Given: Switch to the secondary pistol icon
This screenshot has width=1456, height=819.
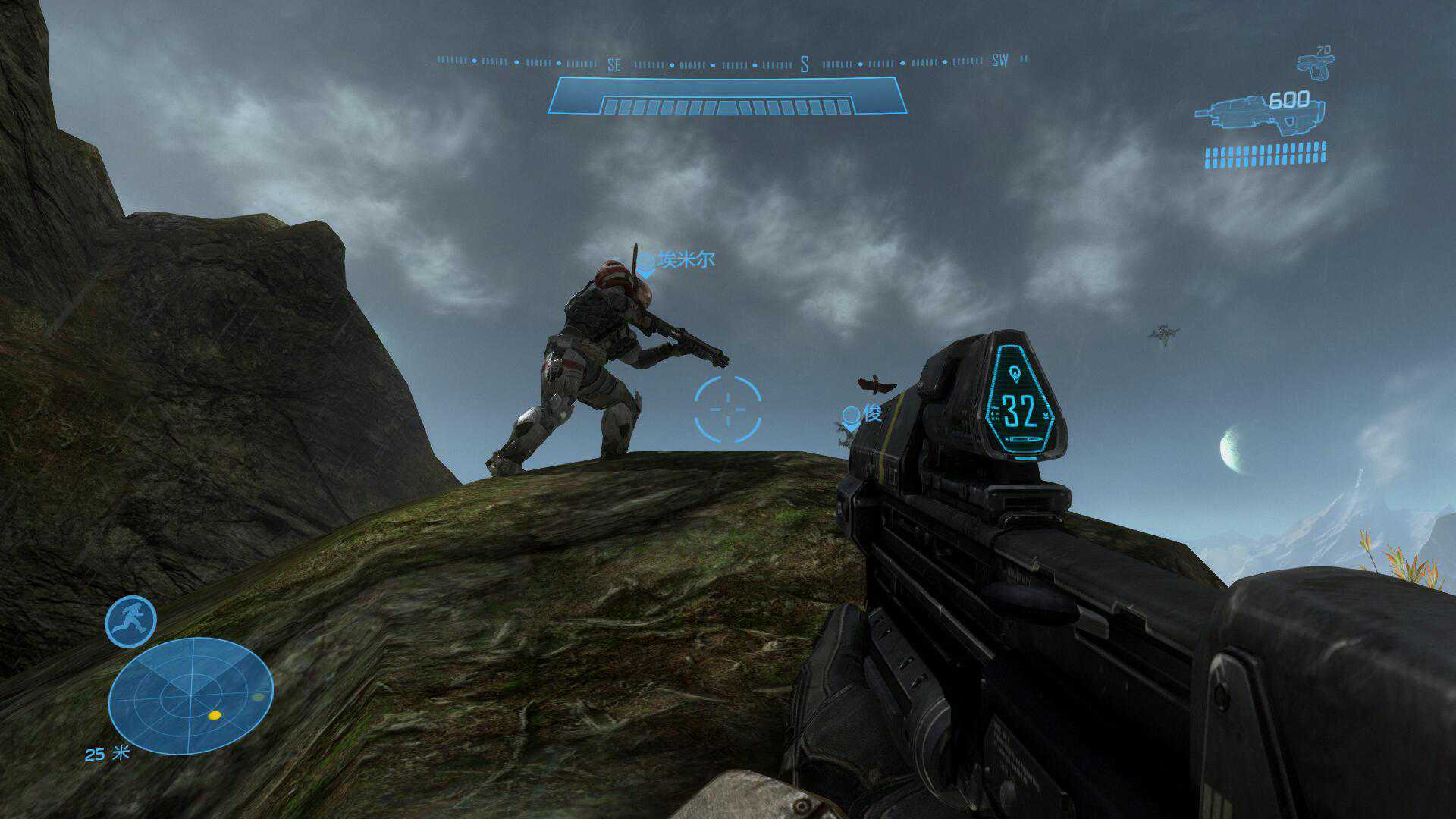Looking at the screenshot, I should coord(1315,66).
